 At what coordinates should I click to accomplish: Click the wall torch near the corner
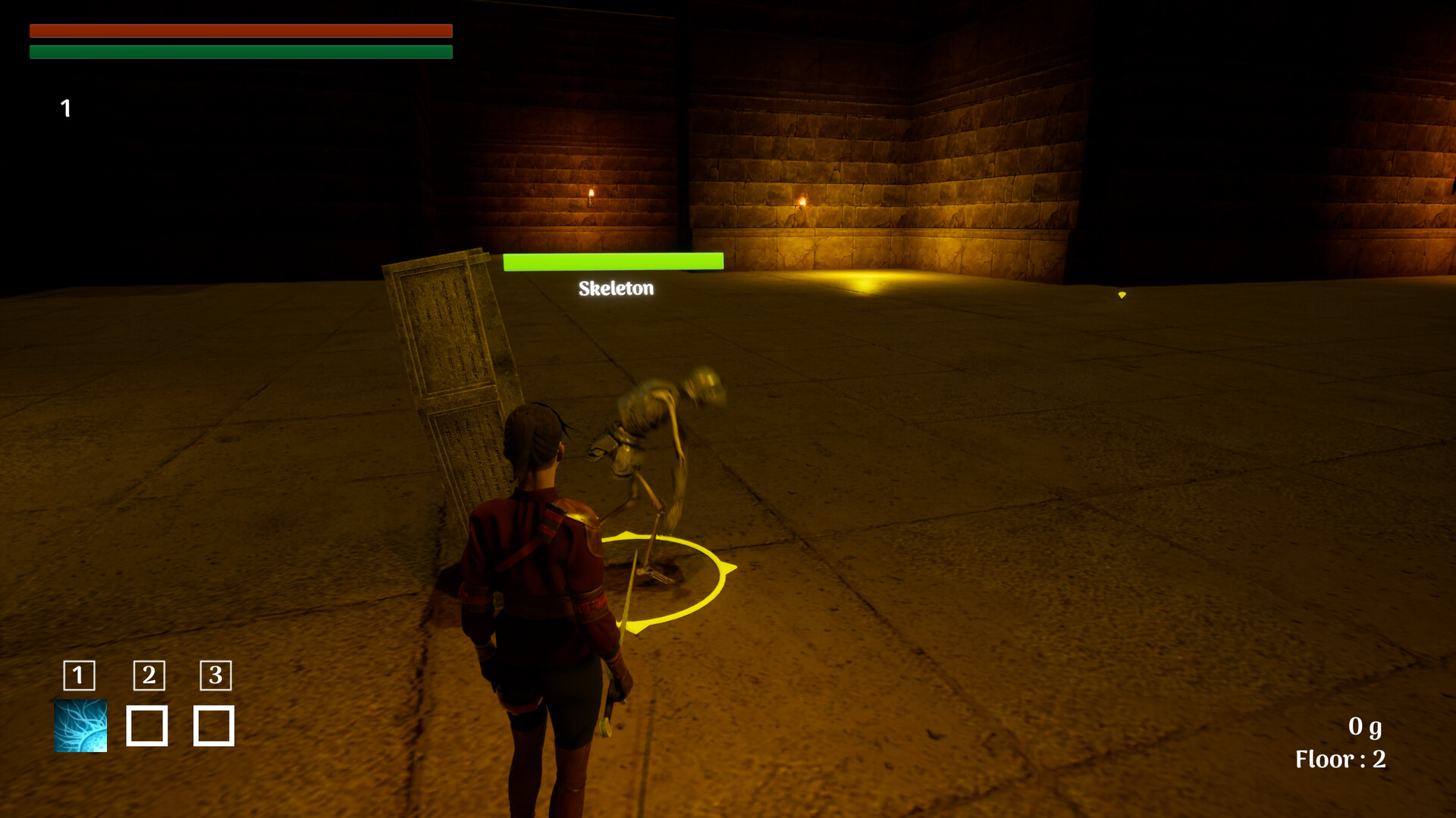pos(803,201)
